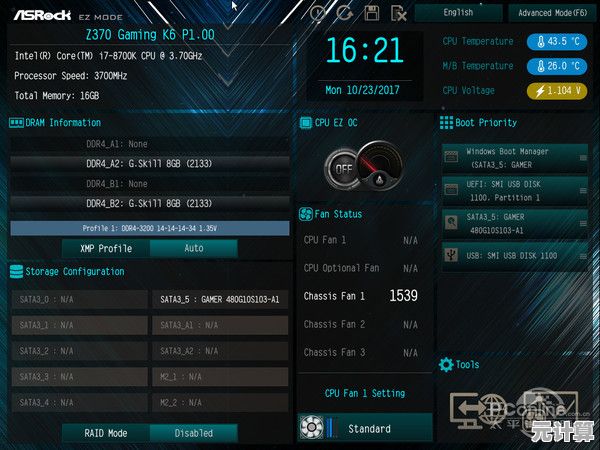Click the save floppy disk icon

tap(372, 13)
